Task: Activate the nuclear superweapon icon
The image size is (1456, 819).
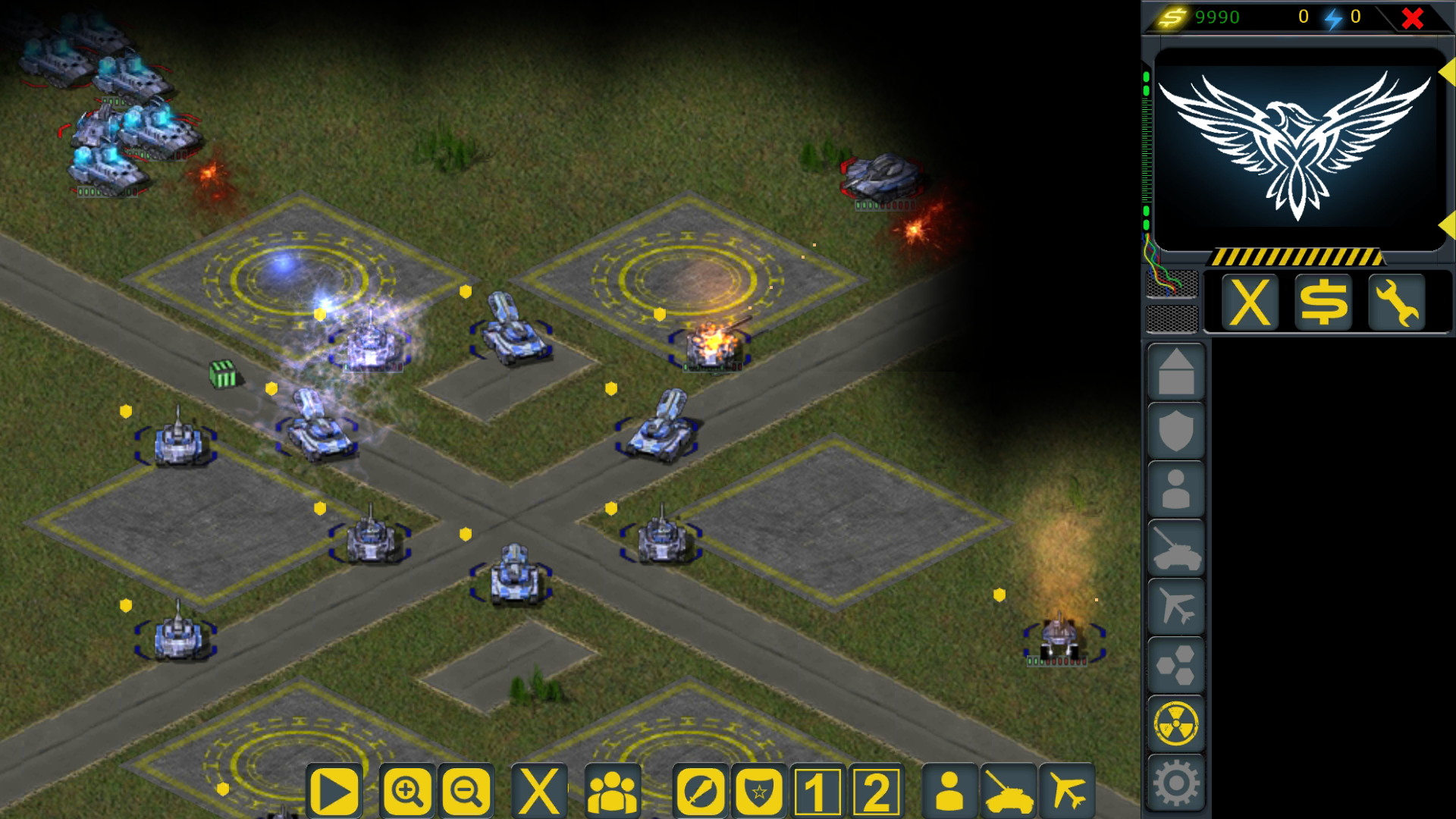Action: tap(1176, 721)
